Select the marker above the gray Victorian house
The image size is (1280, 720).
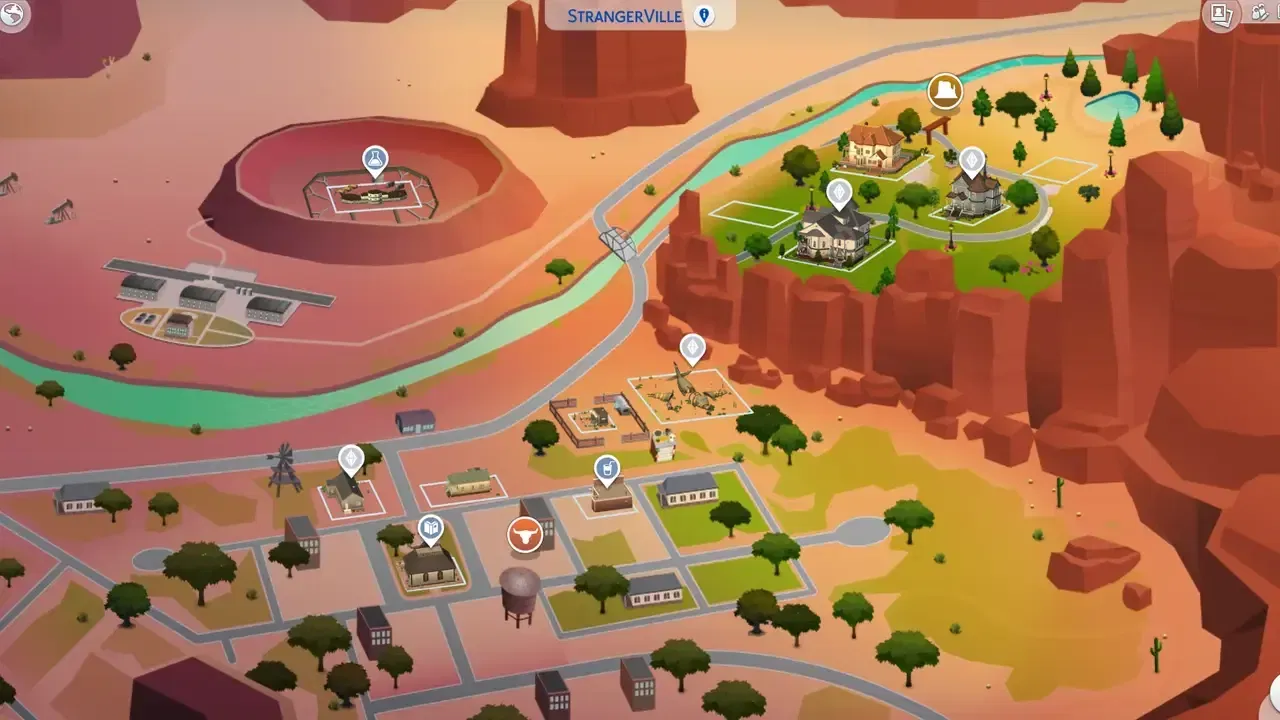972,160
